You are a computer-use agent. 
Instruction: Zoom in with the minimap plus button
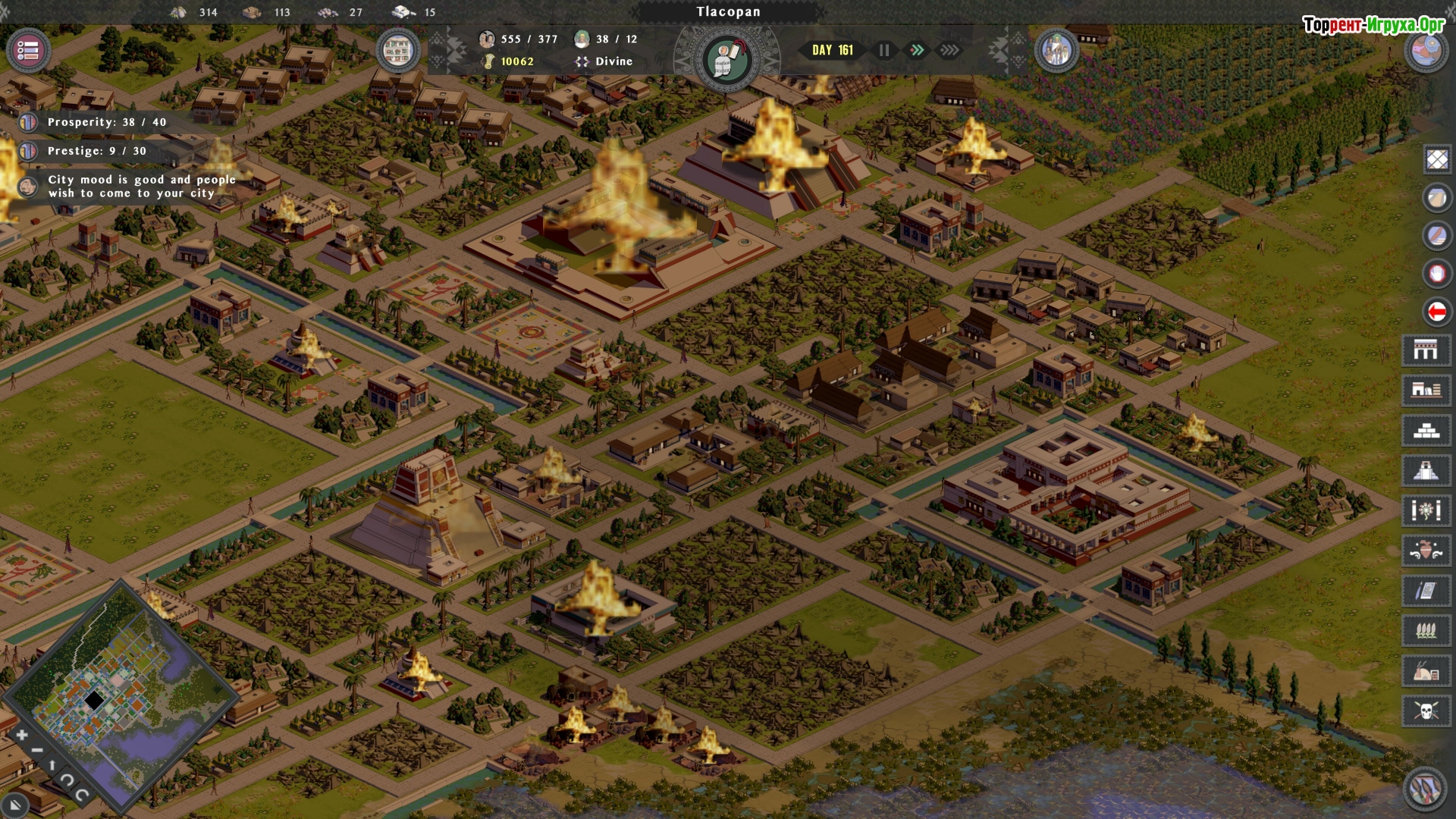click(21, 735)
